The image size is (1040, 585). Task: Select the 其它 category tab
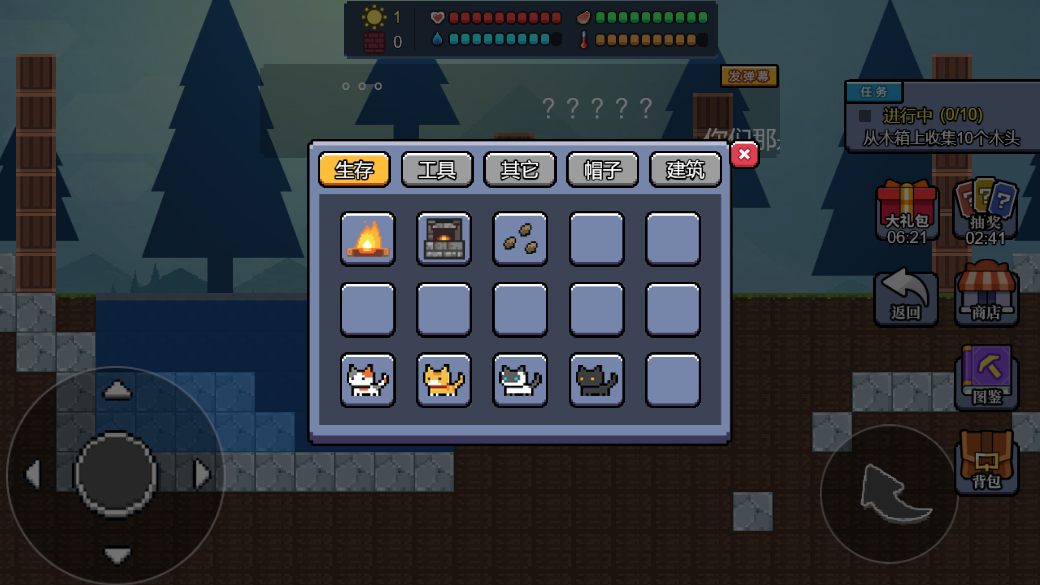click(x=520, y=169)
